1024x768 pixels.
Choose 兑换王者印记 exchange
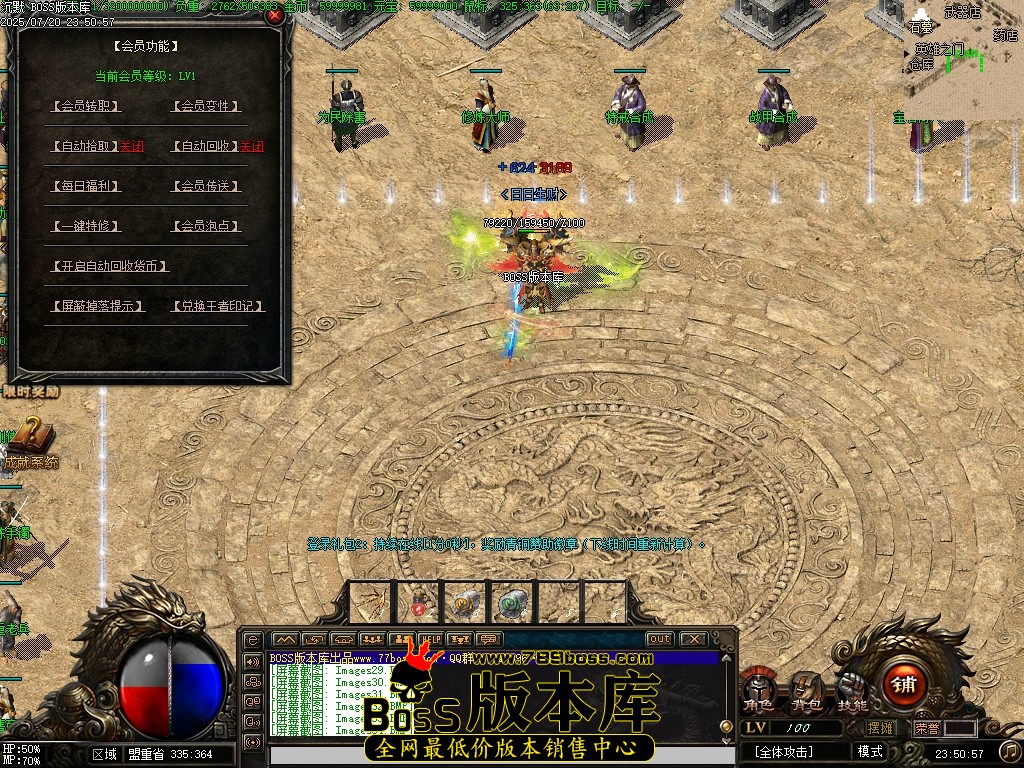(218, 306)
